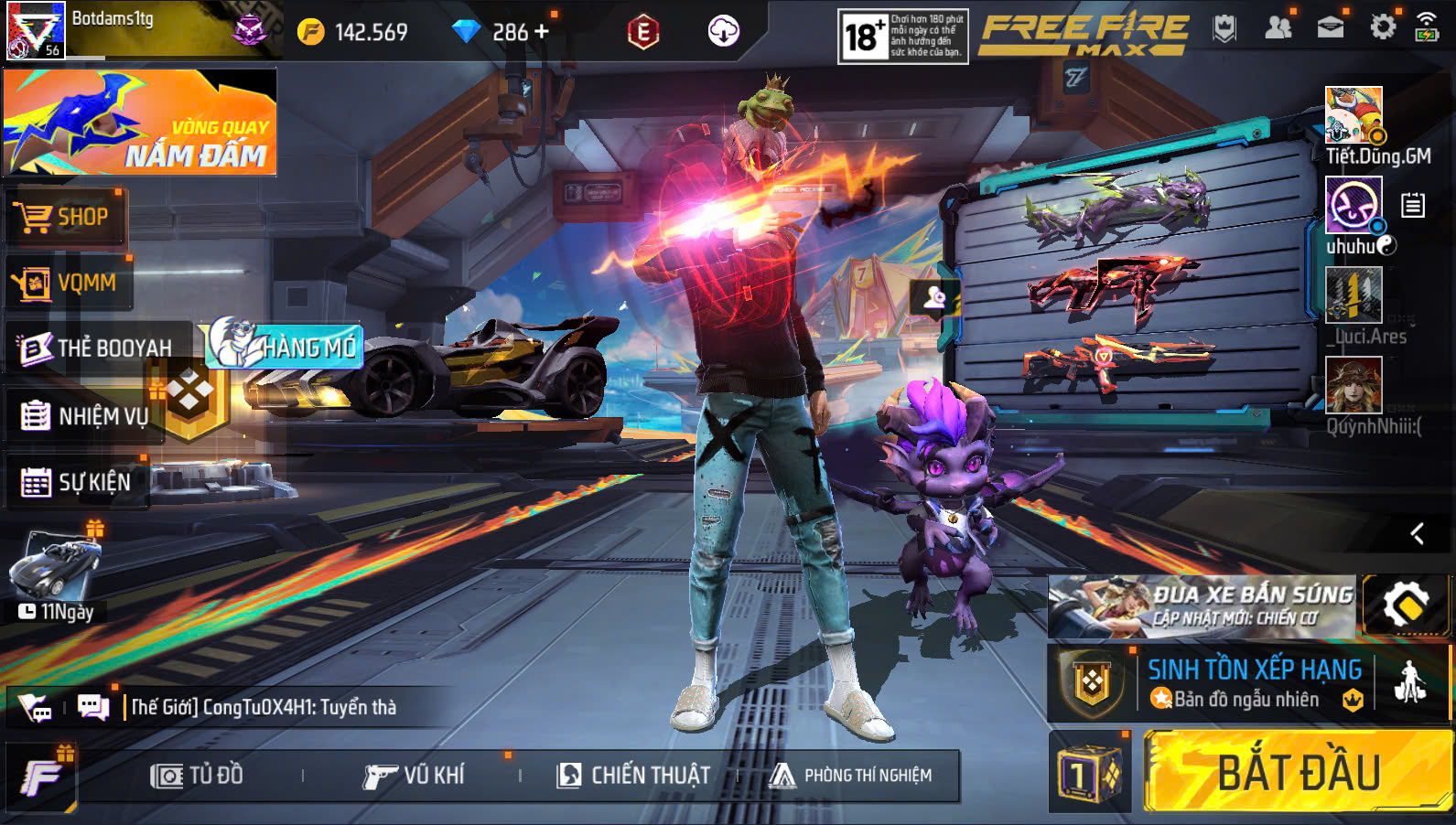Open the NHIỆM VỤ missions menu
This screenshot has width=1456, height=825.
tap(85, 416)
